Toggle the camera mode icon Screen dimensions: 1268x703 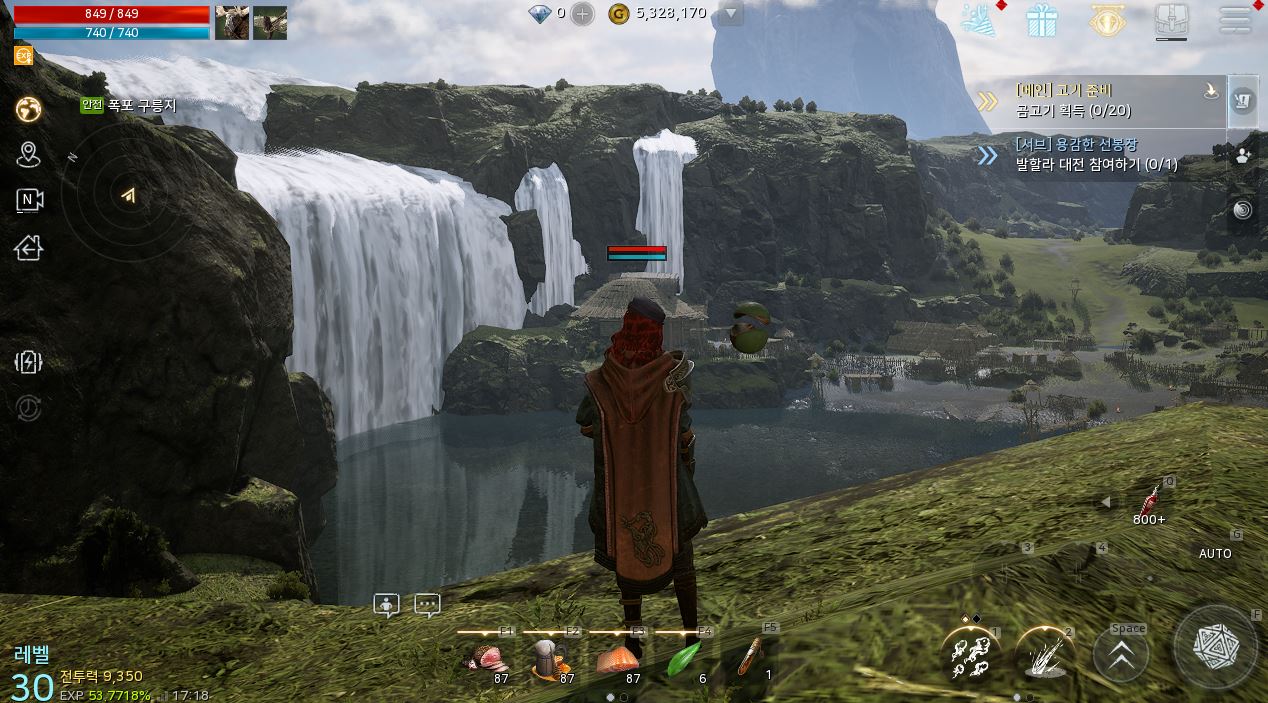(x=29, y=200)
